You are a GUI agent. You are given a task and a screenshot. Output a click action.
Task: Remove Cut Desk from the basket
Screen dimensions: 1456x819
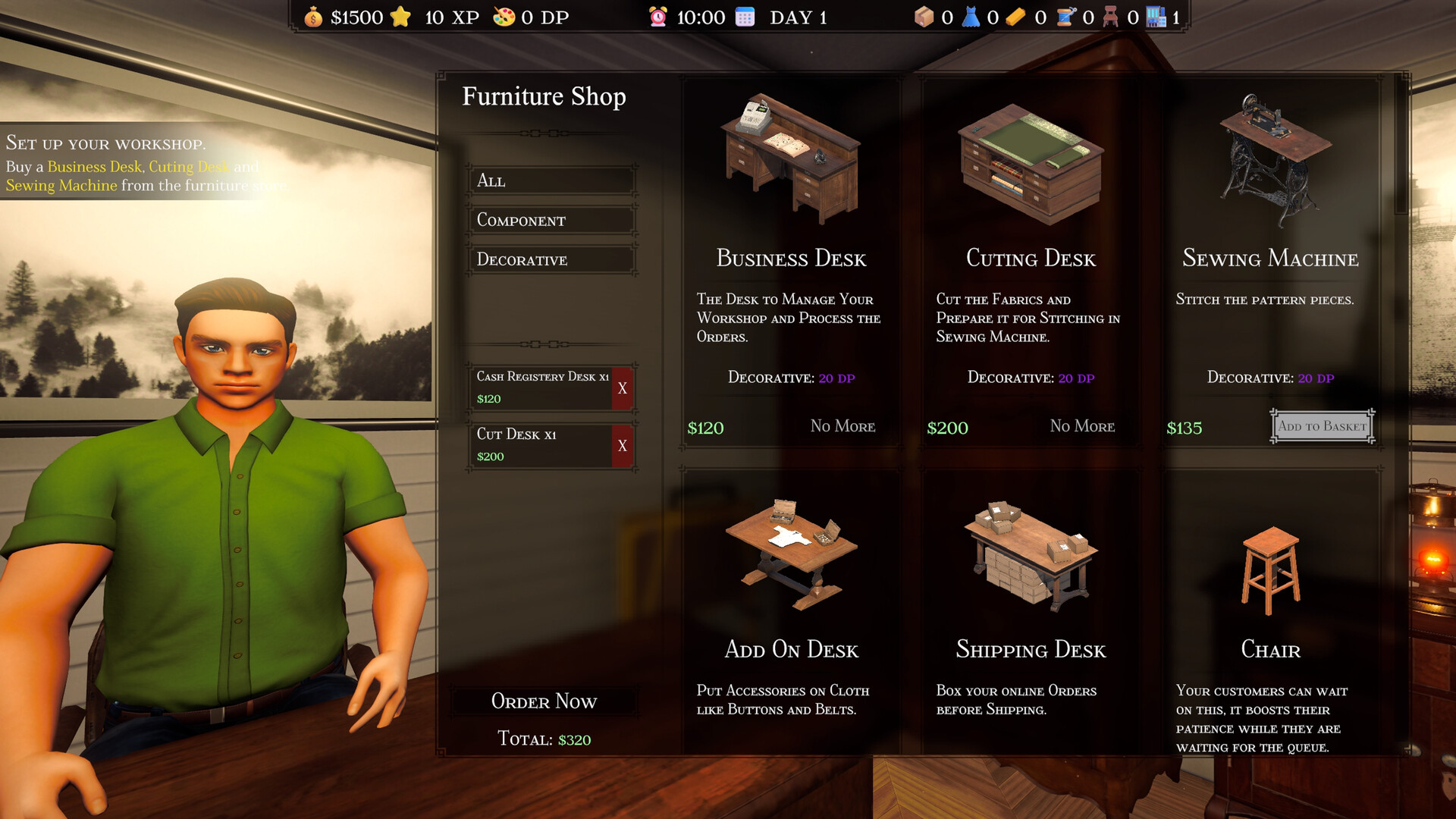pos(624,446)
